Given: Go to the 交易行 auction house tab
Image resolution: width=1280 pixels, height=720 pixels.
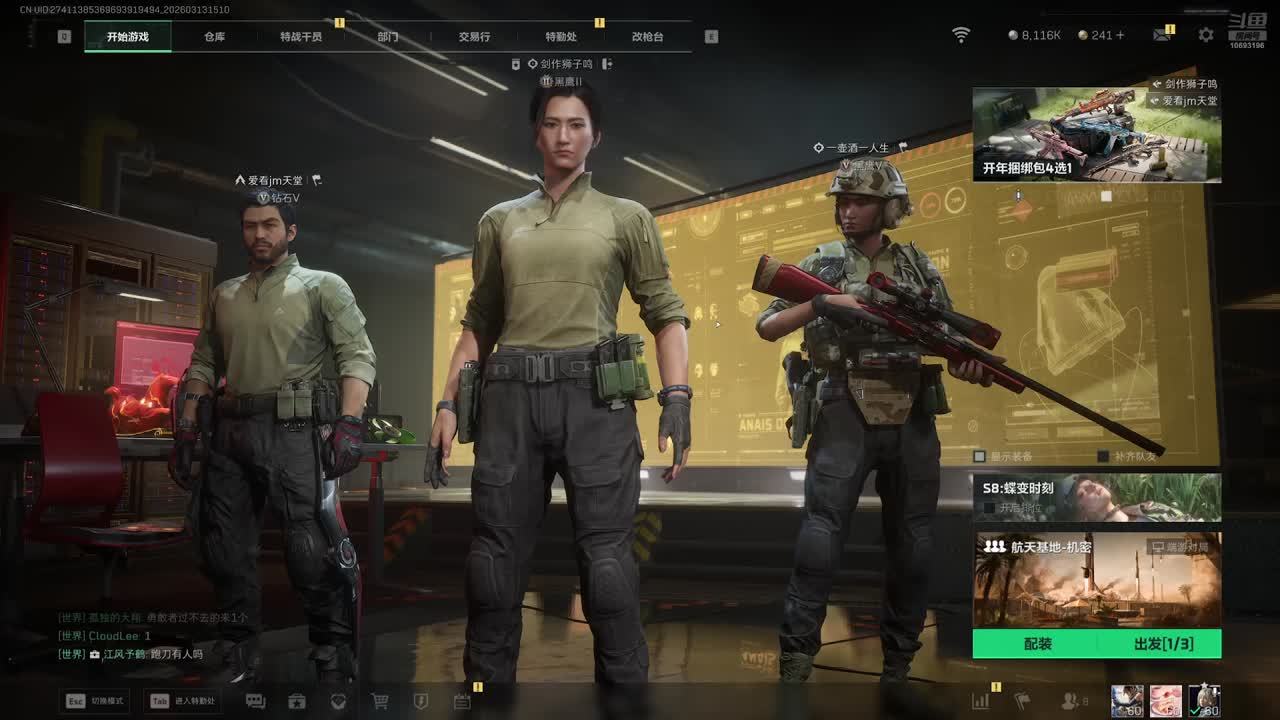Looking at the screenshot, I should pos(474,37).
